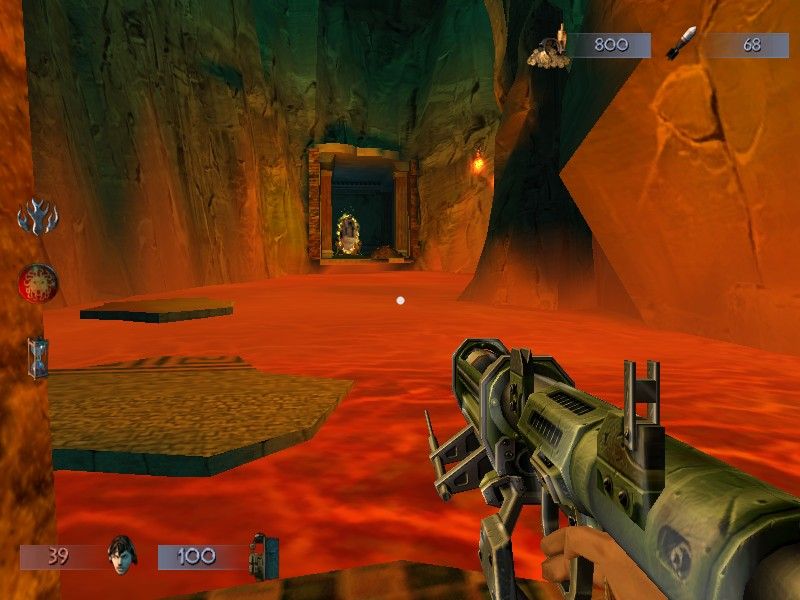Click the character face portrait
Image resolution: width=800 pixels, height=600 pixels.
[x=121, y=556]
